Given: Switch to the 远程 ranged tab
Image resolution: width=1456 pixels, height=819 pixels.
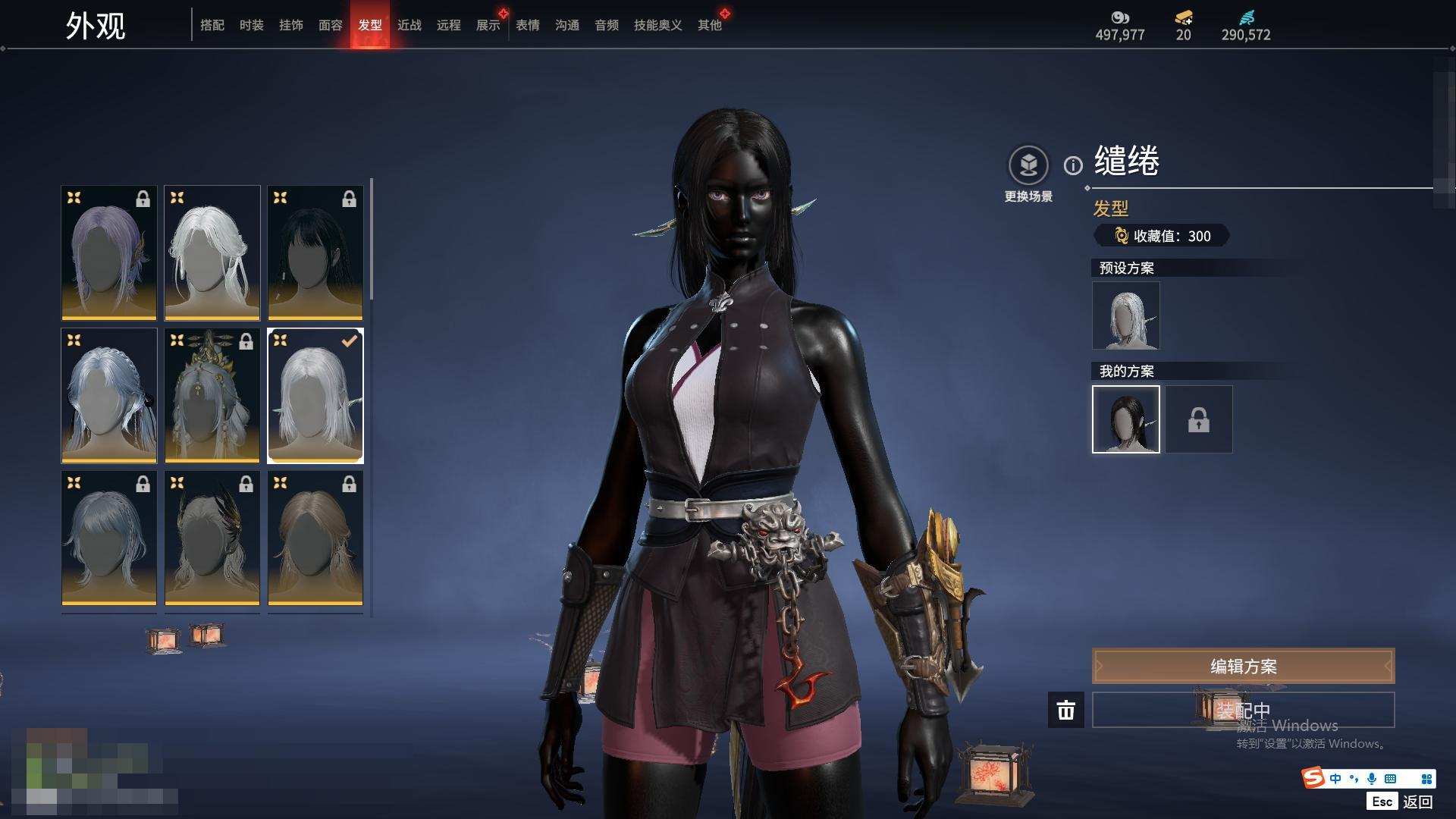Looking at the screenshot, I should tap(449, 25).
